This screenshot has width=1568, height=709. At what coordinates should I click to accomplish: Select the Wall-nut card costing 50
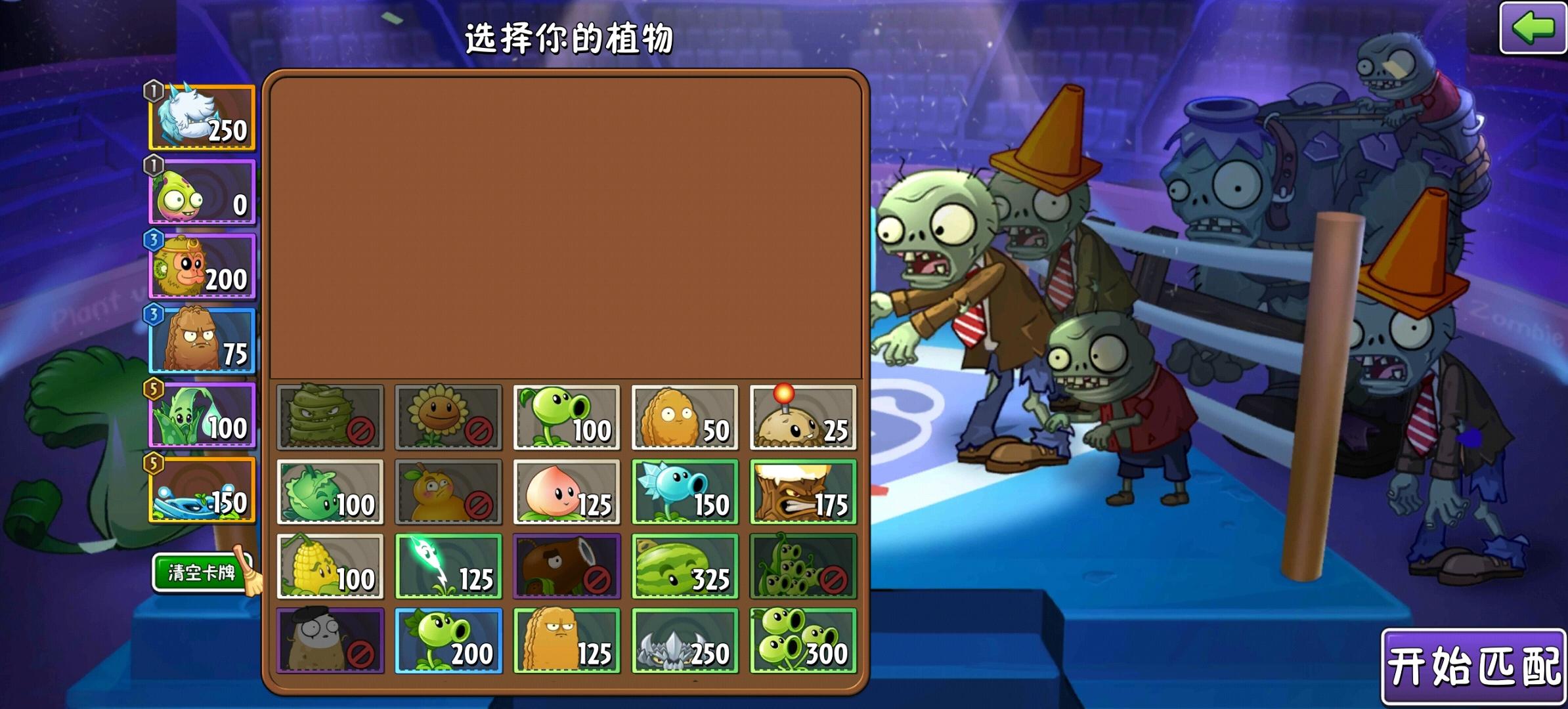(684, 417)
